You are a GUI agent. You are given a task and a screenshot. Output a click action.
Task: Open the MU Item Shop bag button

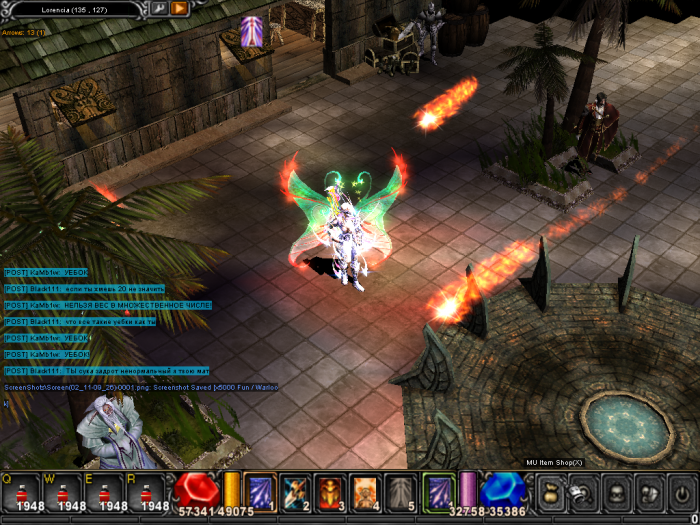coord(551,493)
